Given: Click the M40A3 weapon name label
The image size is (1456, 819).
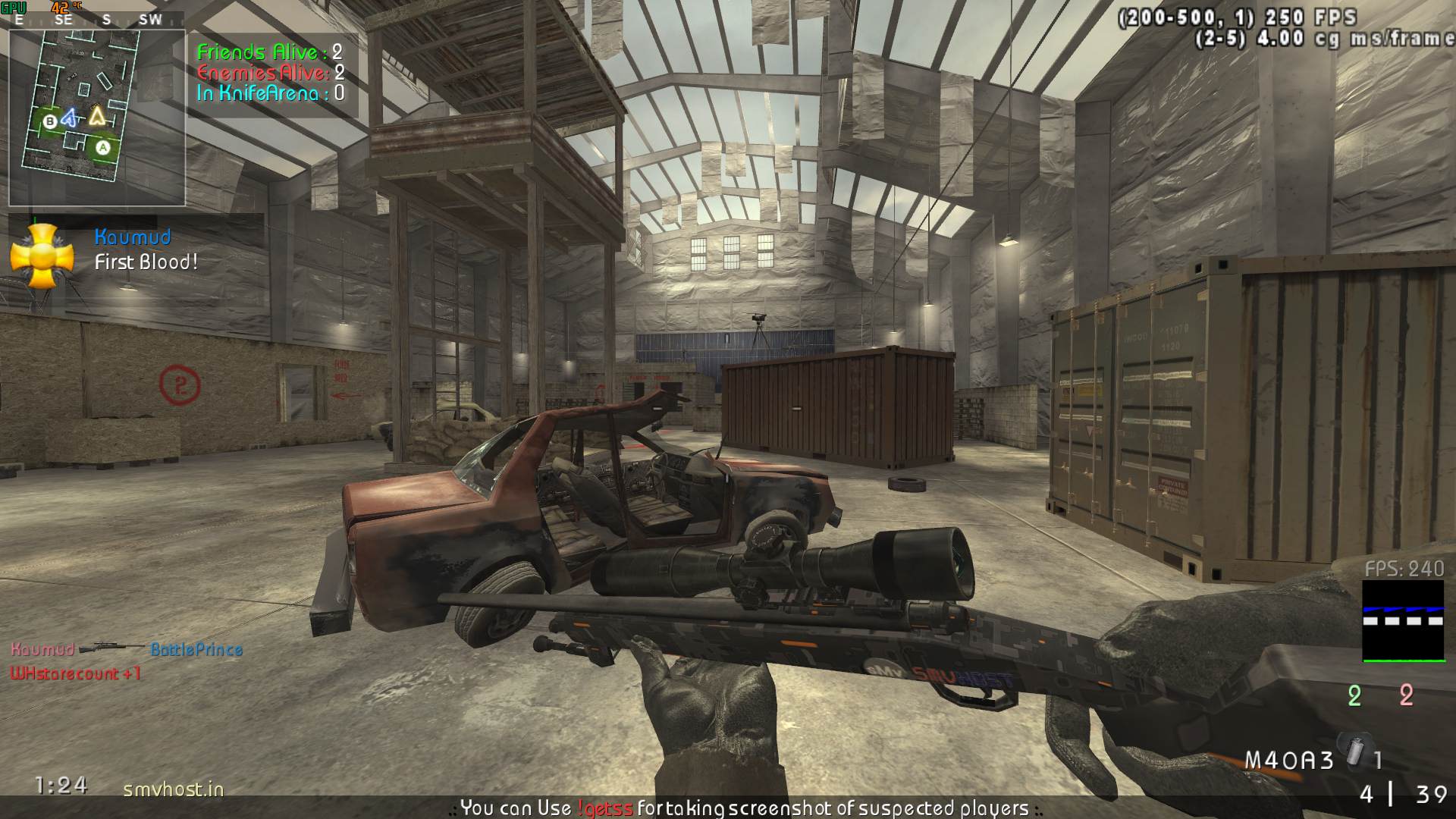Looking at the screenshot, I should coord(1289,760).
